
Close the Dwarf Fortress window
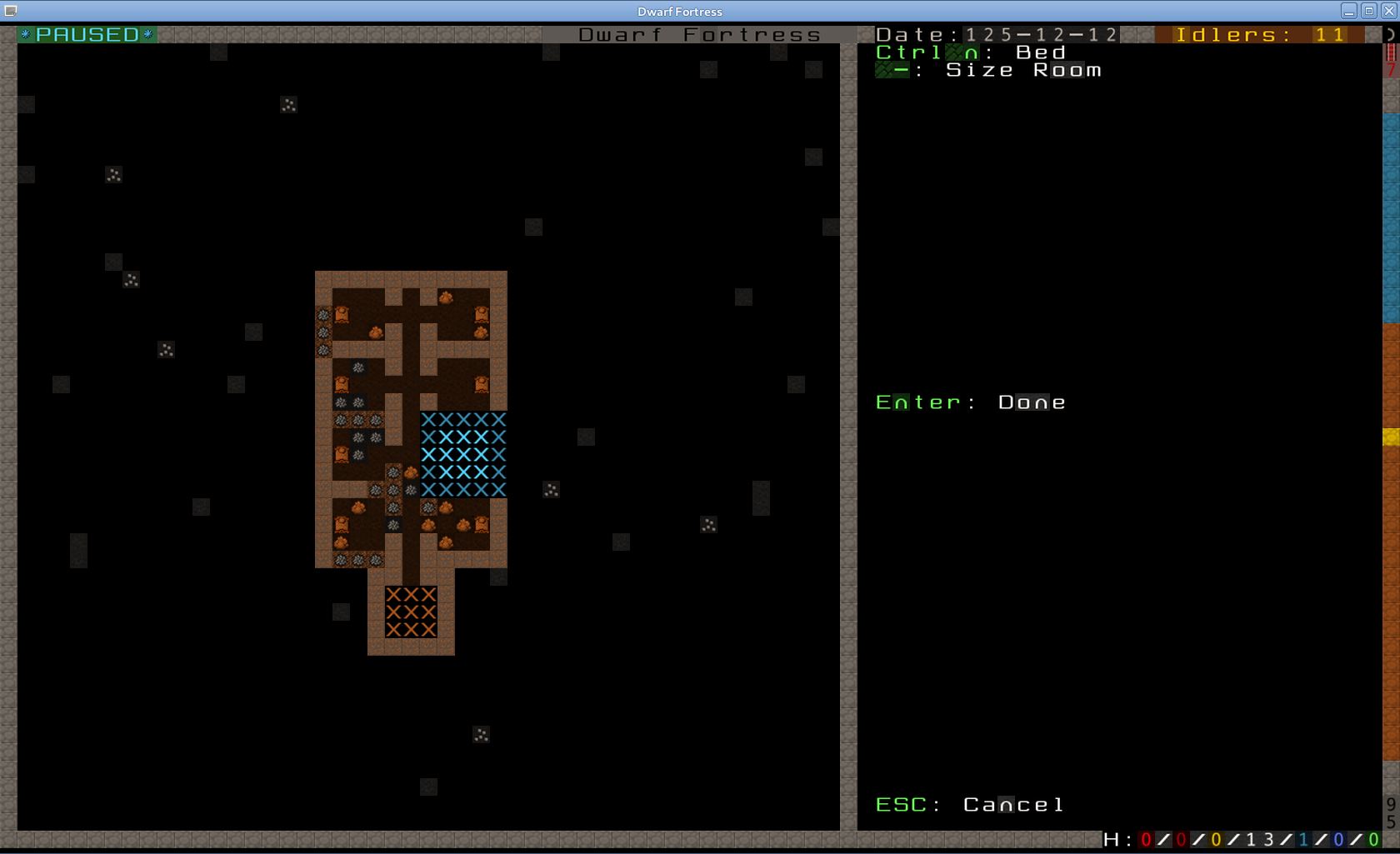pyautogui.click(x=1388, y=11)
